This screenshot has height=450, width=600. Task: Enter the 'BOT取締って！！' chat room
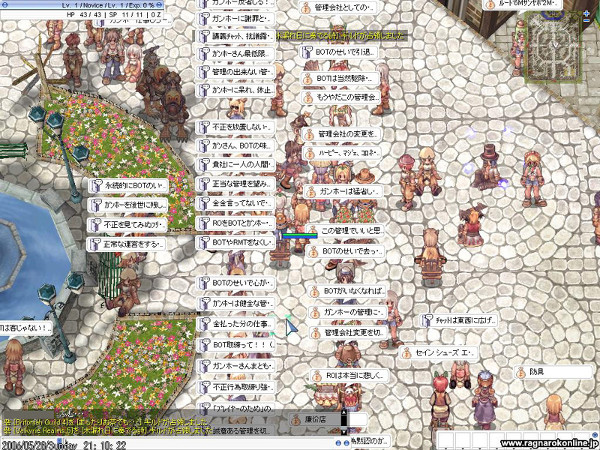pos(234,344)
